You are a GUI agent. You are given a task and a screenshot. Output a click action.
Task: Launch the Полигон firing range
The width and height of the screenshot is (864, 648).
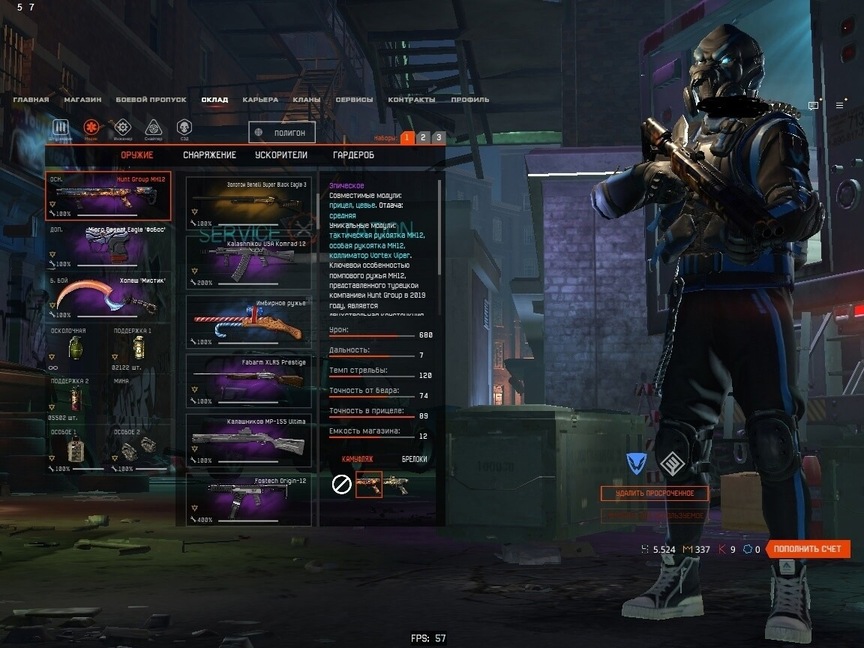click(283, 132)
